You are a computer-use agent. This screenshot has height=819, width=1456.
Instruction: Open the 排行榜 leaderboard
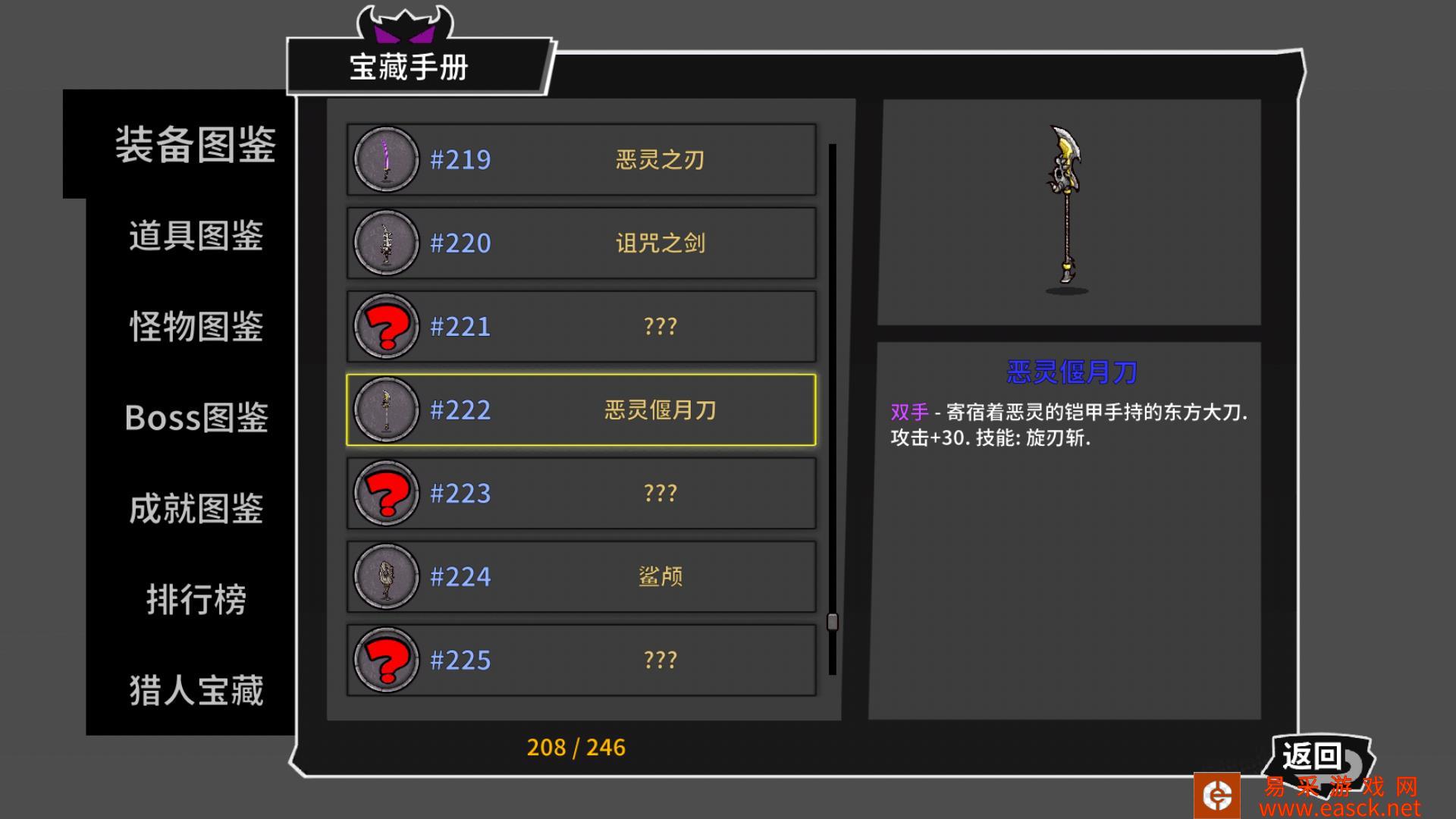[x=196, y=599]
